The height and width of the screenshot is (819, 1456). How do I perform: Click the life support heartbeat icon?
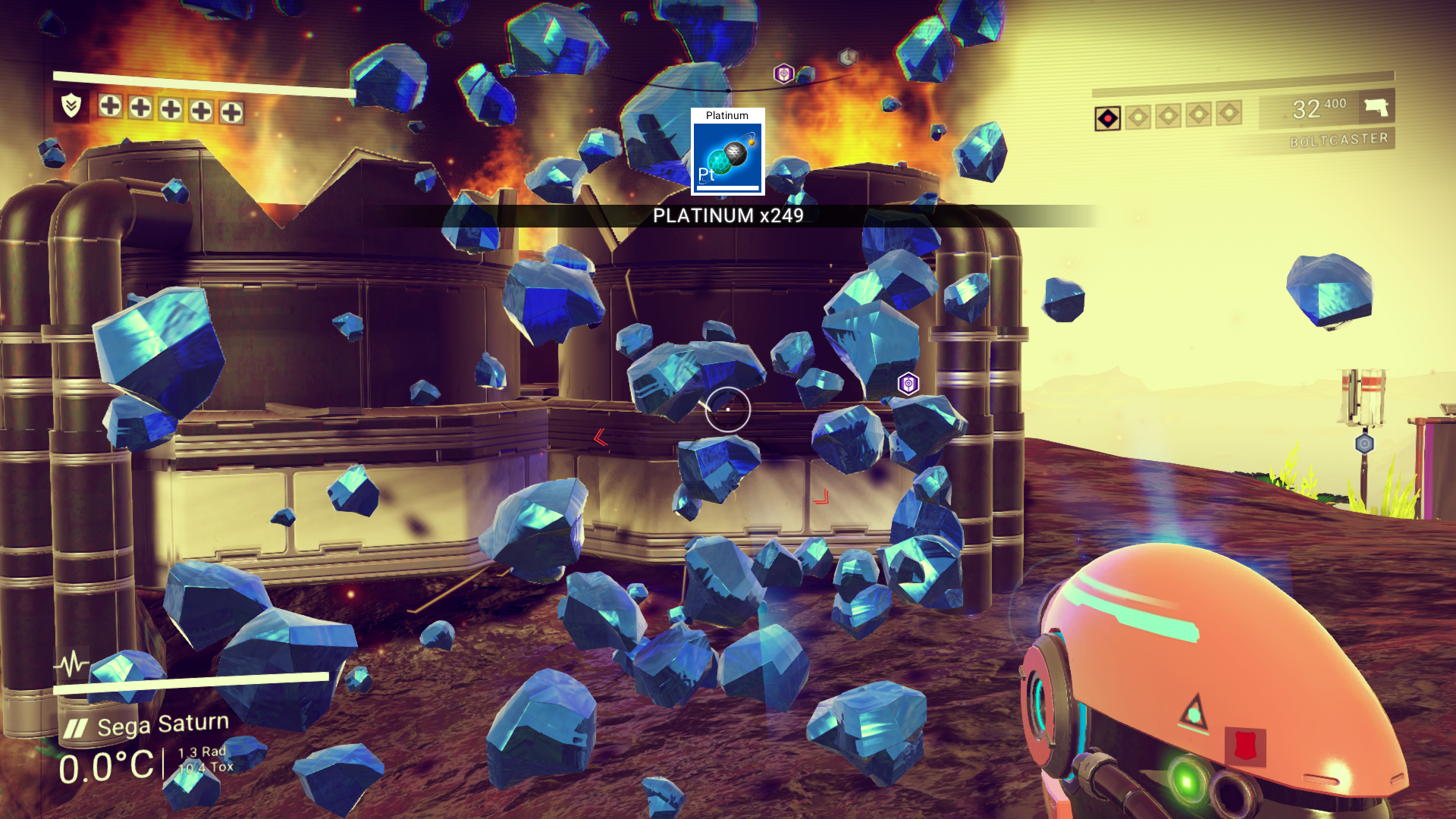point(72,664)
